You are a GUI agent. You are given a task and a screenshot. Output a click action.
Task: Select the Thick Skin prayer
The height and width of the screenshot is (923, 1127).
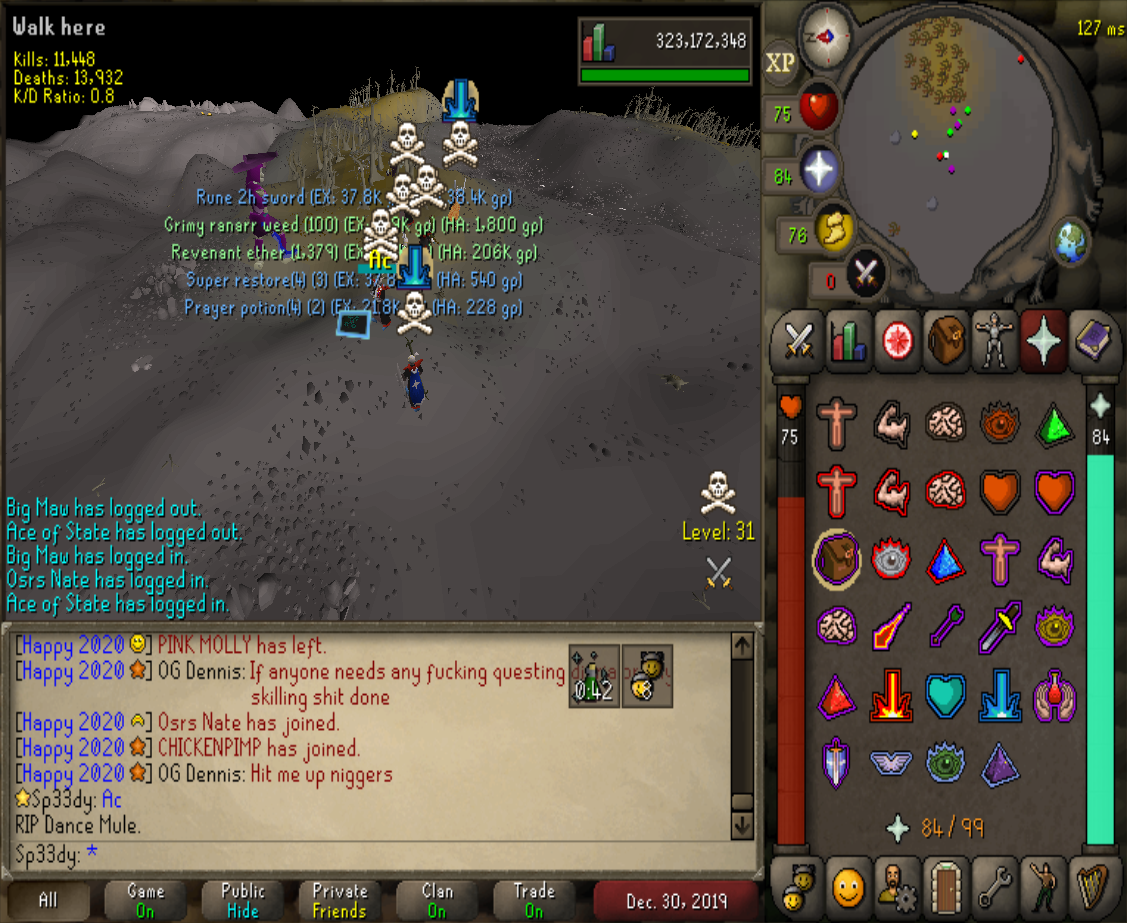(x=837, y=424)
